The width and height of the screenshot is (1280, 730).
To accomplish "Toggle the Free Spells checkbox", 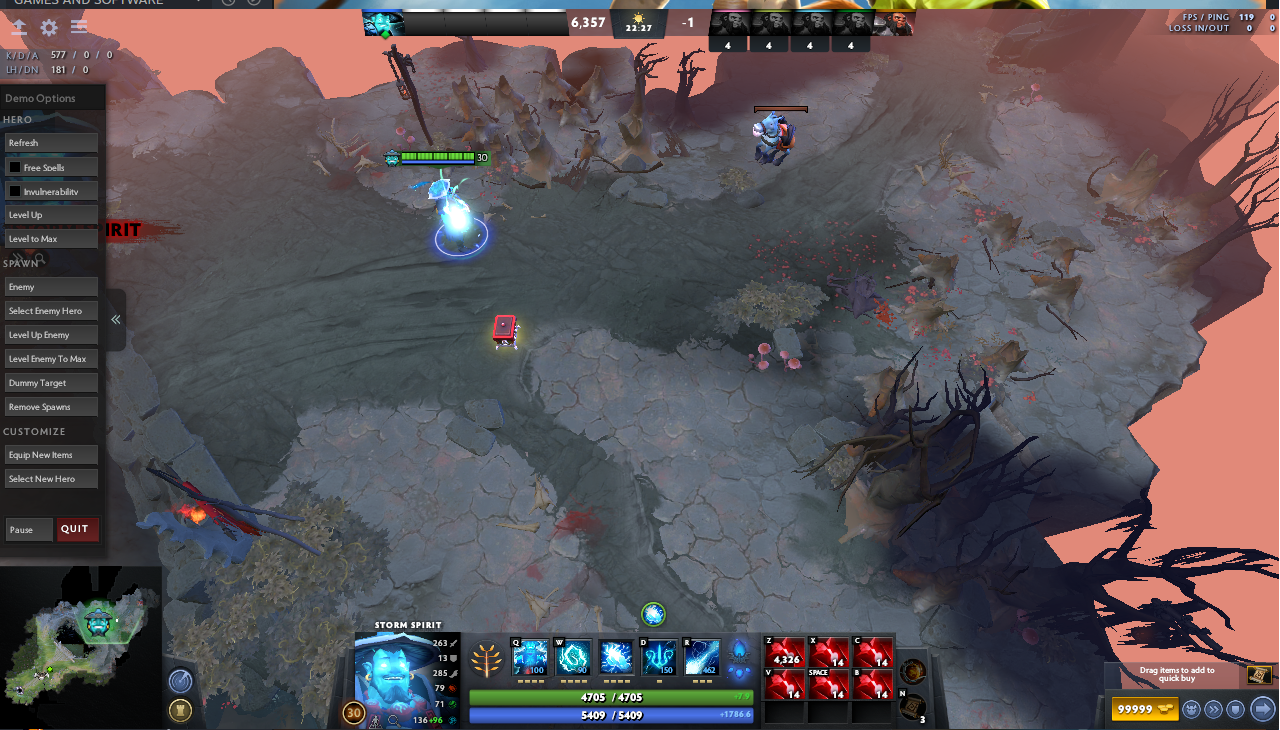I will [x=15, y=167].
